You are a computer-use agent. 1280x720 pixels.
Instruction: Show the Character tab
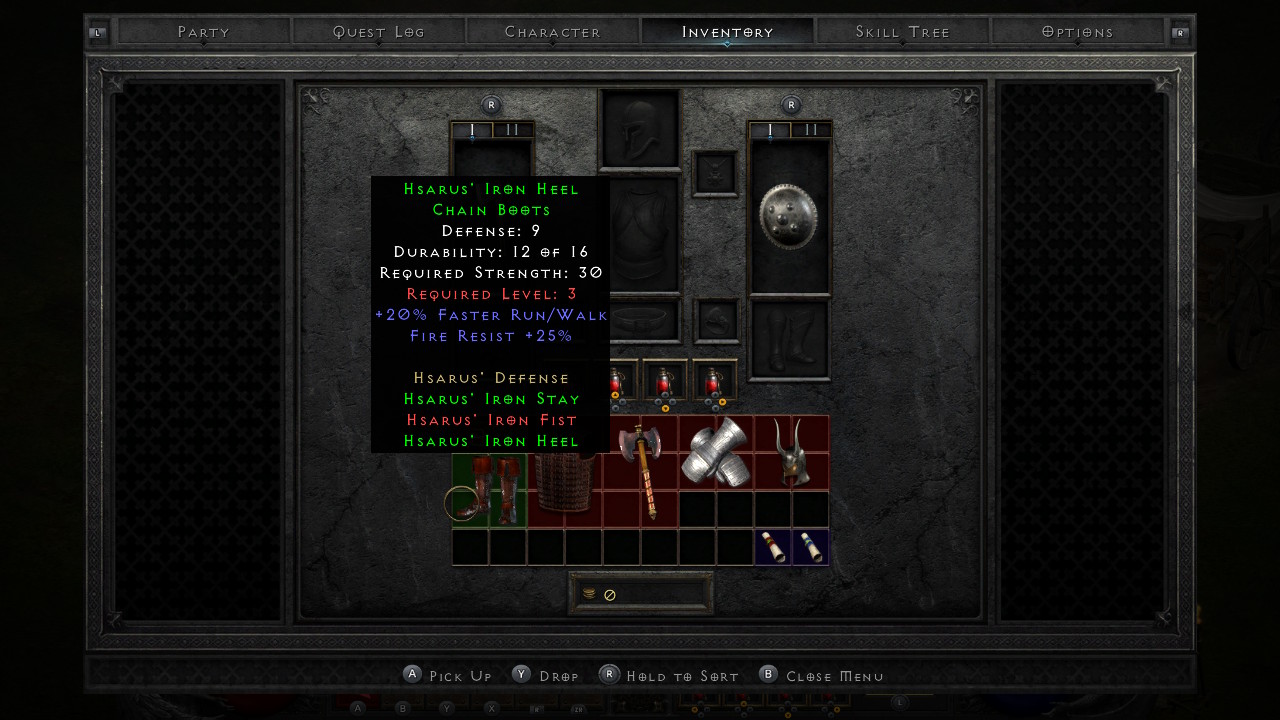pyautogui.click(x=553, y=32)
